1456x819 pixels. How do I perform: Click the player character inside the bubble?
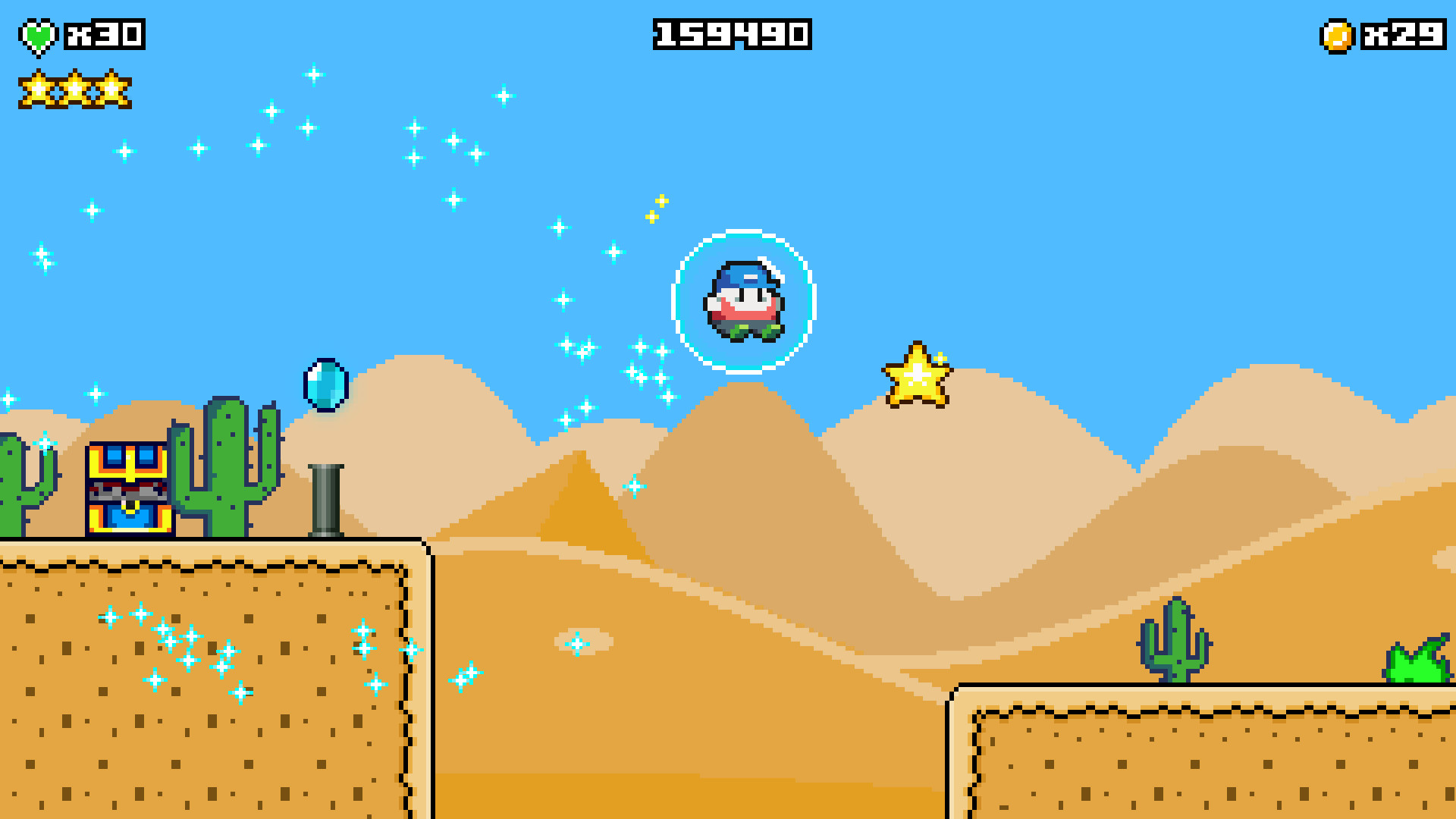(744, 302)
